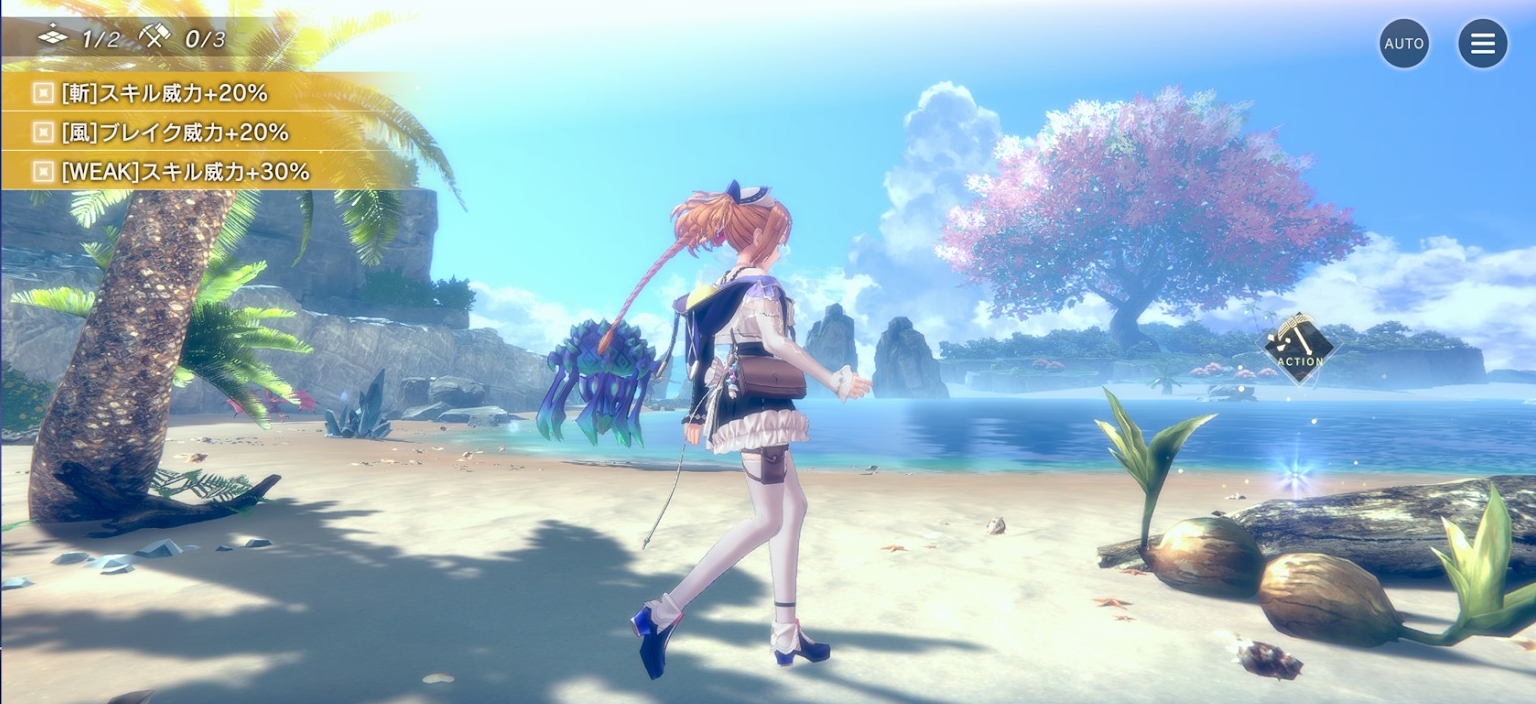Screen dimensions: 1536x704
Task: Tap the pickaxe ACTION gathering marker
Action: (x=1299, y=348)
